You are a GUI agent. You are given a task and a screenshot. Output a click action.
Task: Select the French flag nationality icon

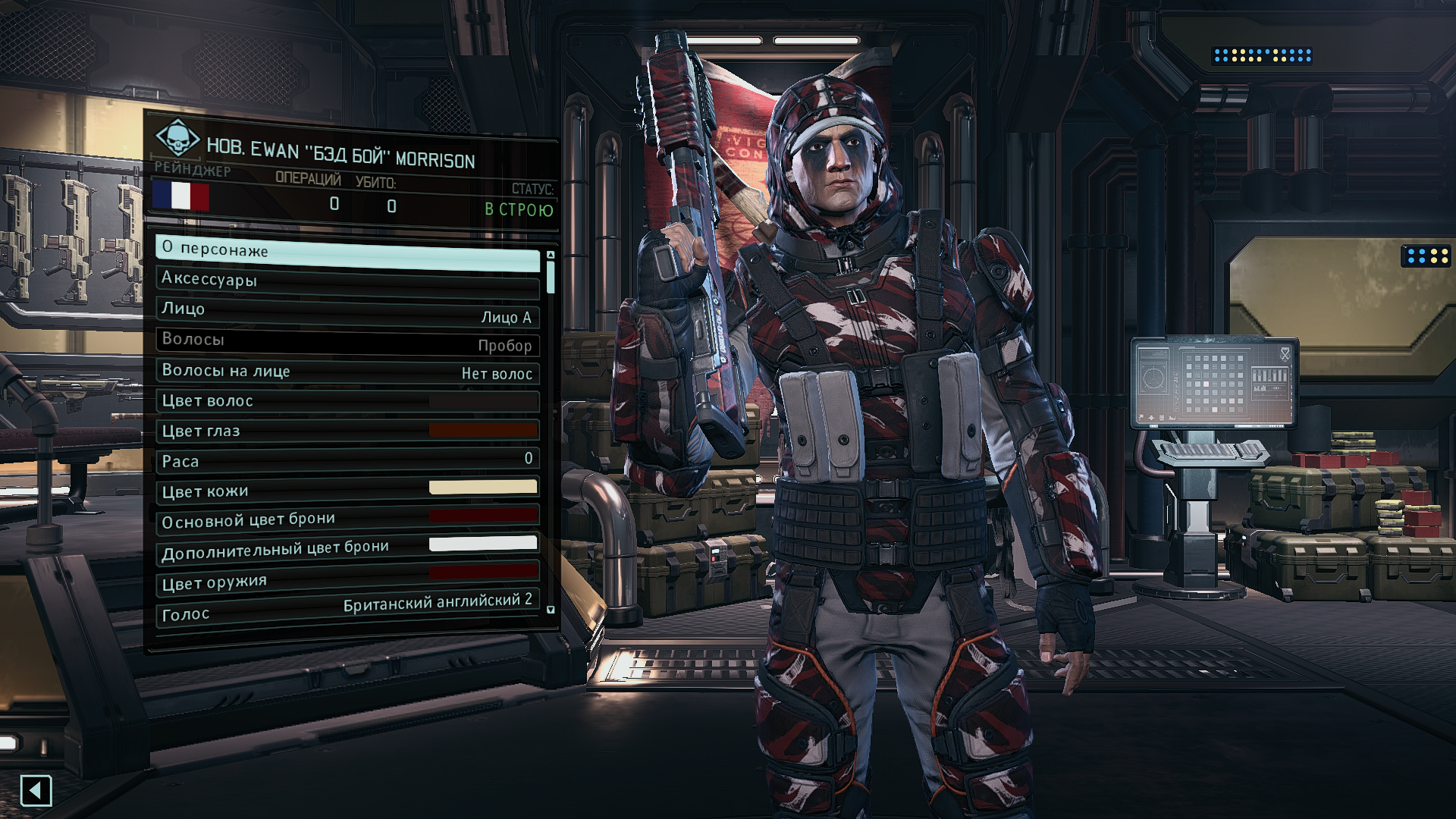tap(180, 195)
